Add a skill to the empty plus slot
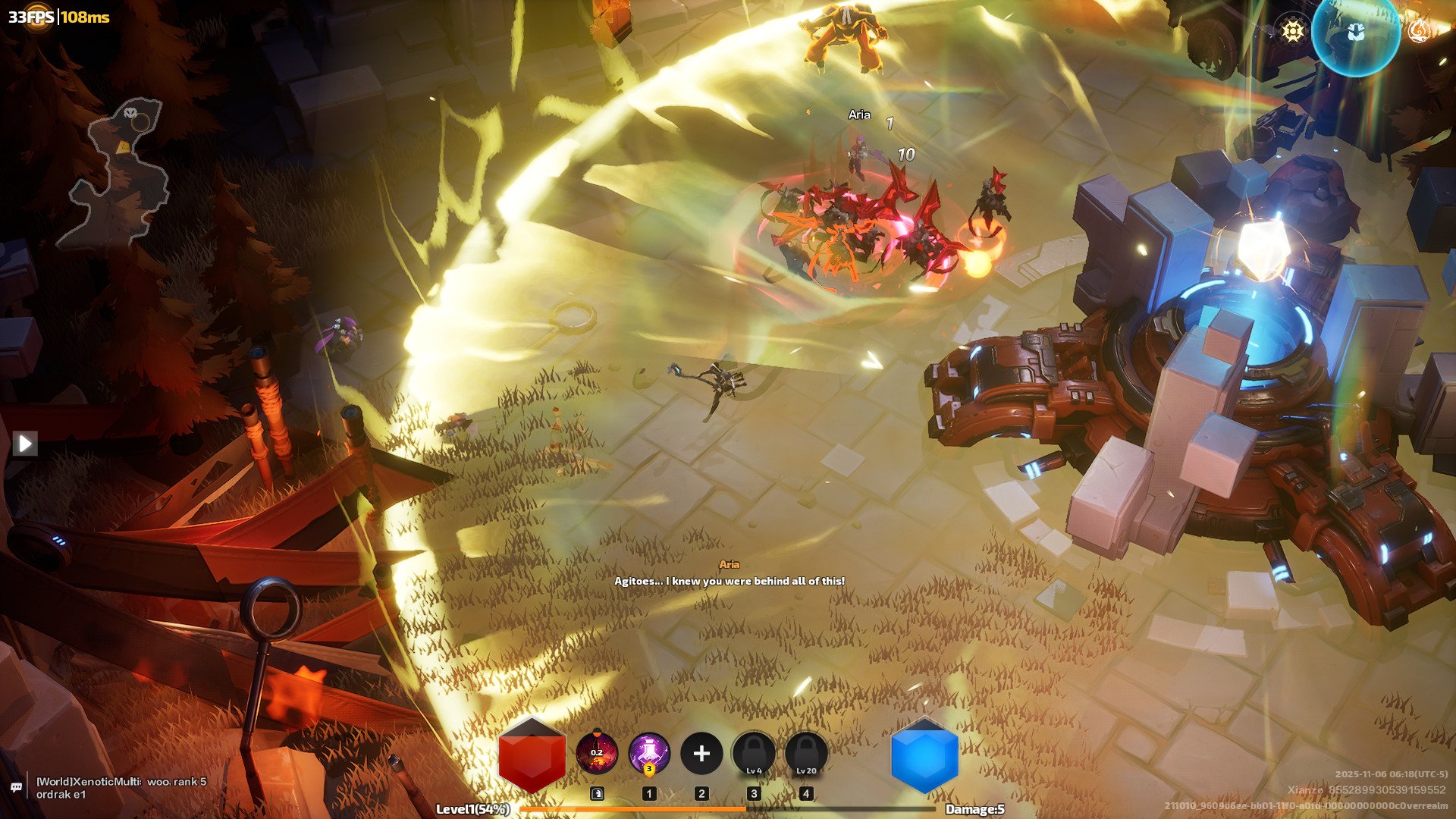1456x819 pixels. 701,754
